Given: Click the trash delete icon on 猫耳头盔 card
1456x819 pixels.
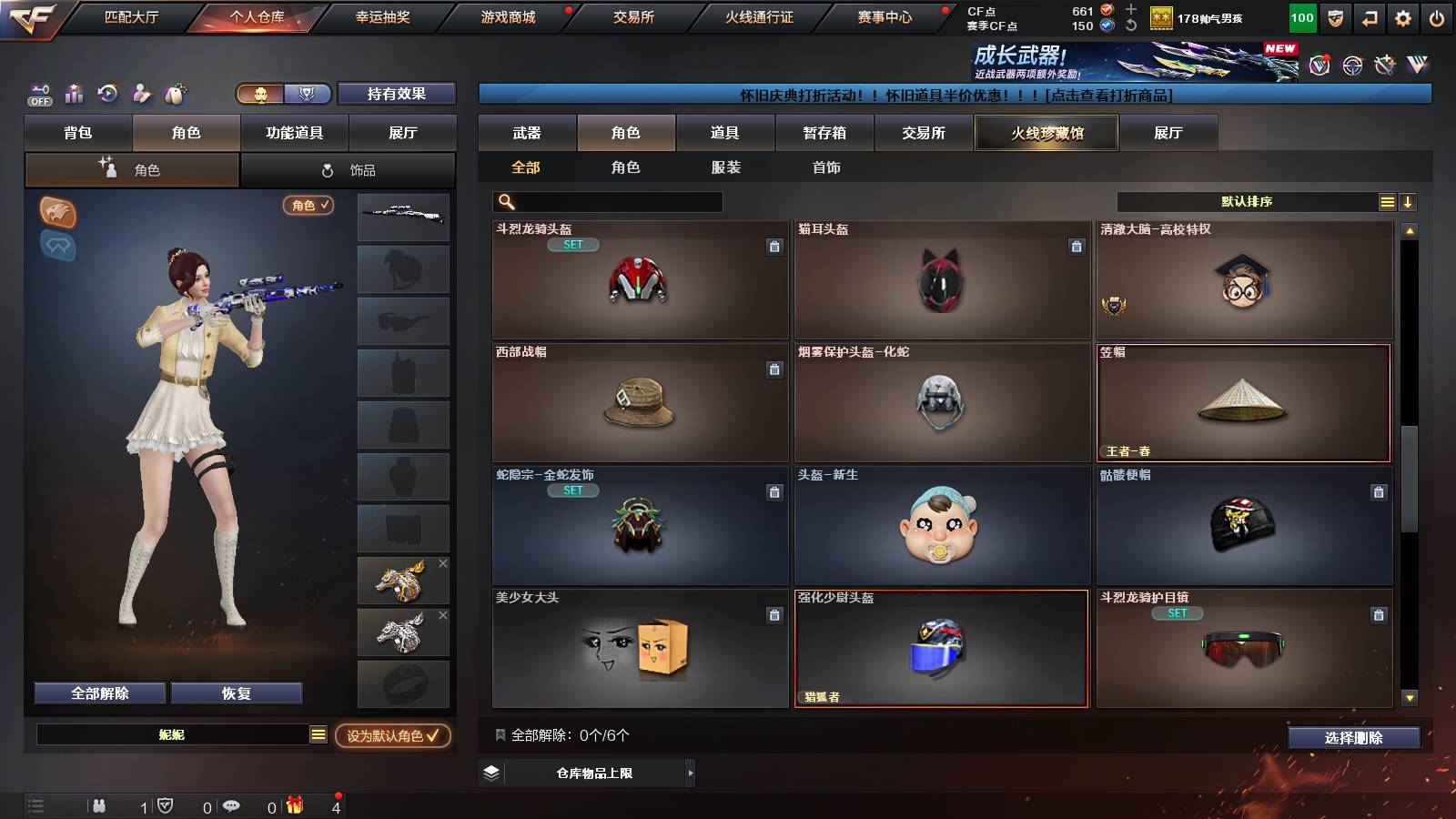Looking at the screenshot, I should point(1077,246).
